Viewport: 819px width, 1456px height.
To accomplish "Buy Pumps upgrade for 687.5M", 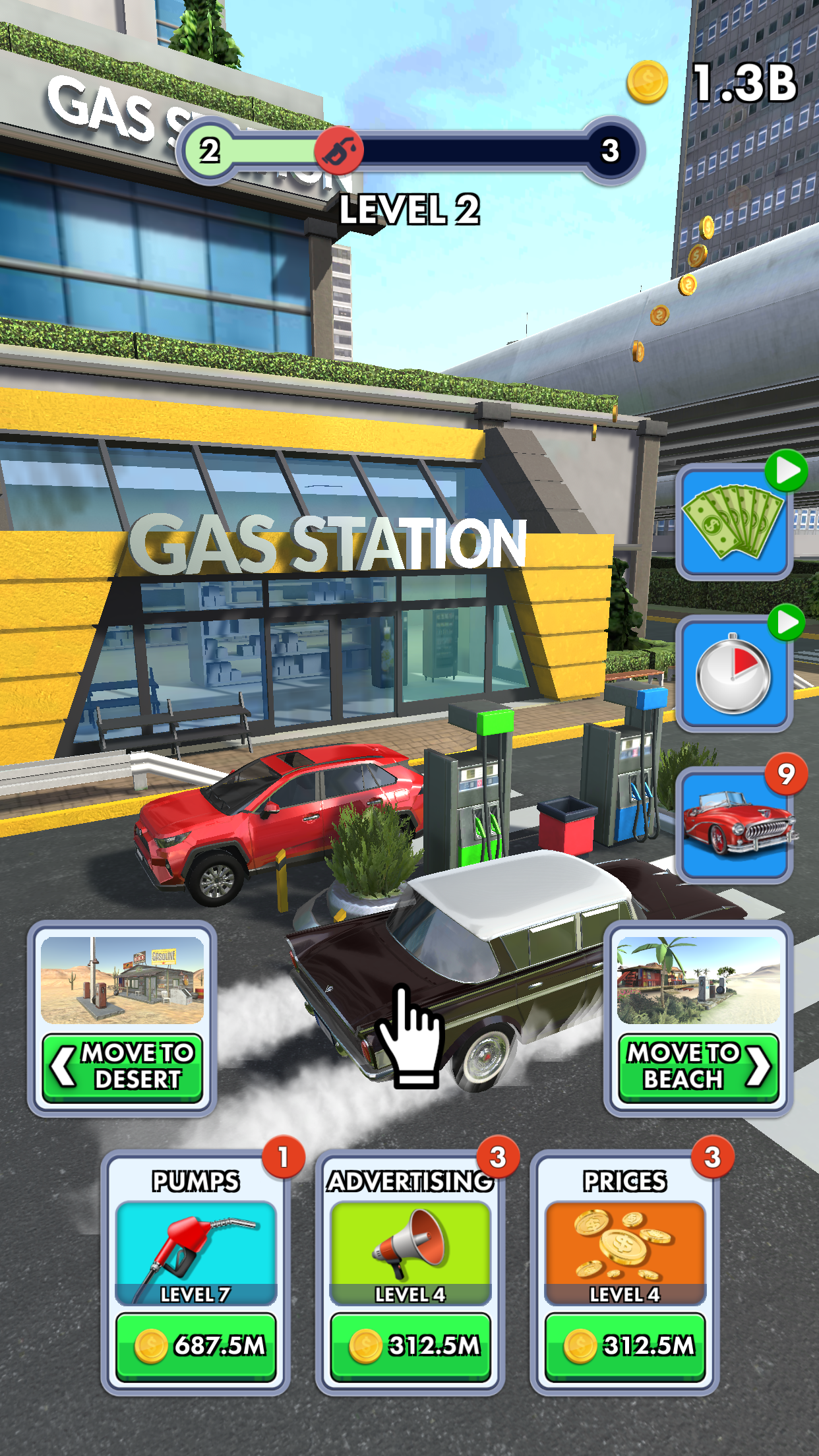I will click(x=196, y=1346).
